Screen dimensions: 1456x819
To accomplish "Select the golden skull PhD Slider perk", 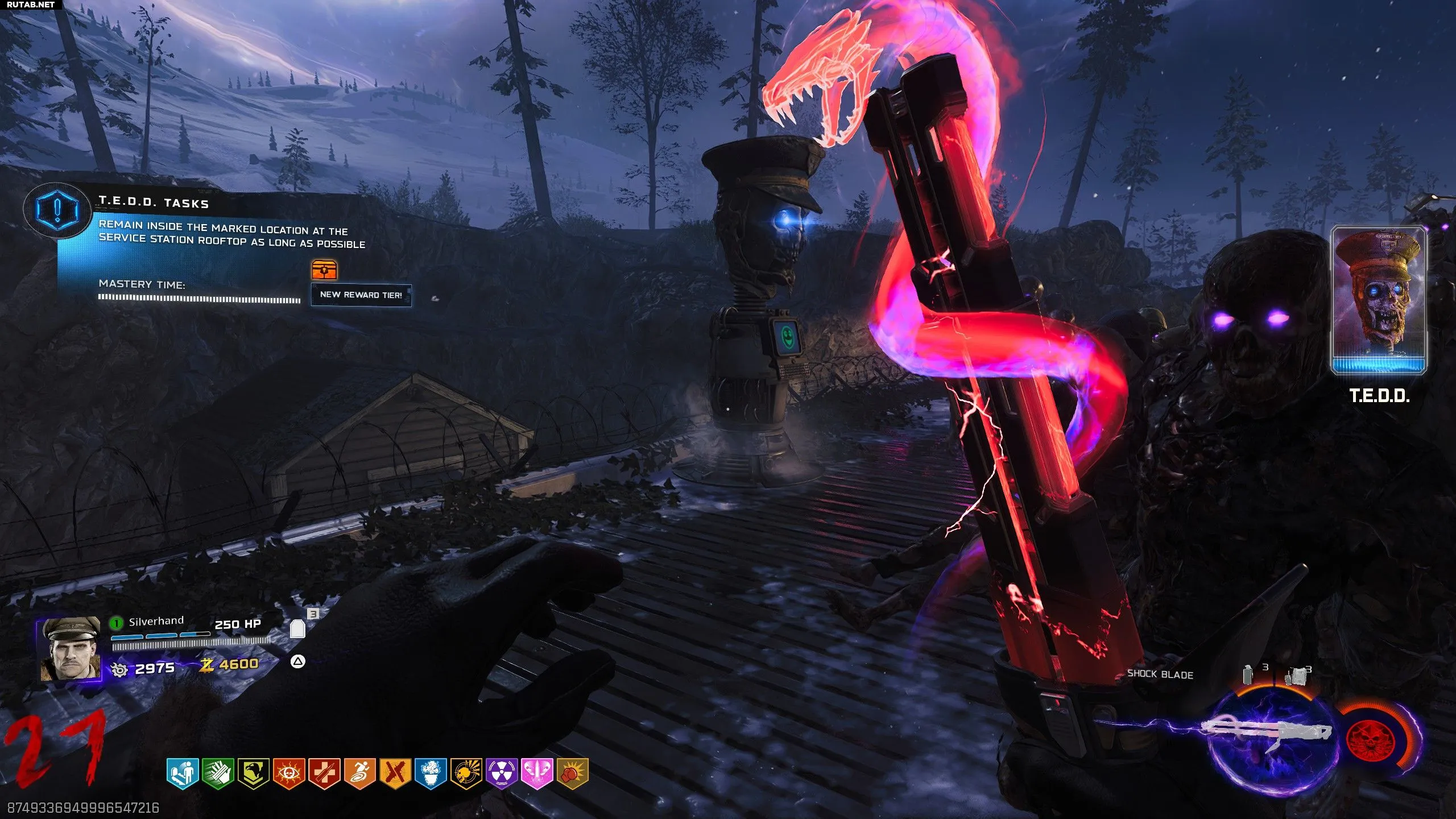I will point(466,773).
